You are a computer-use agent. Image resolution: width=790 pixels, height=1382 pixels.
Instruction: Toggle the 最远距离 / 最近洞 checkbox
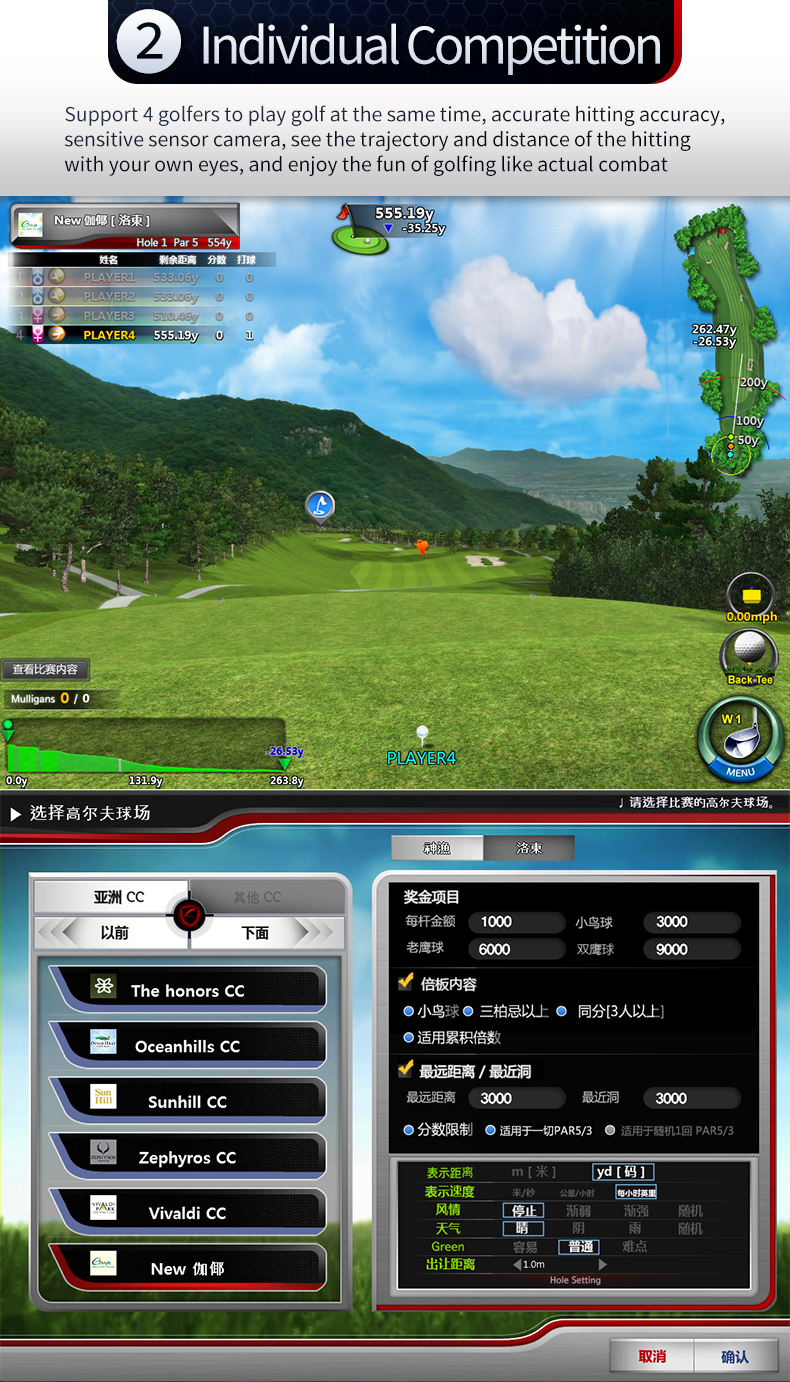pos(406,1070)
